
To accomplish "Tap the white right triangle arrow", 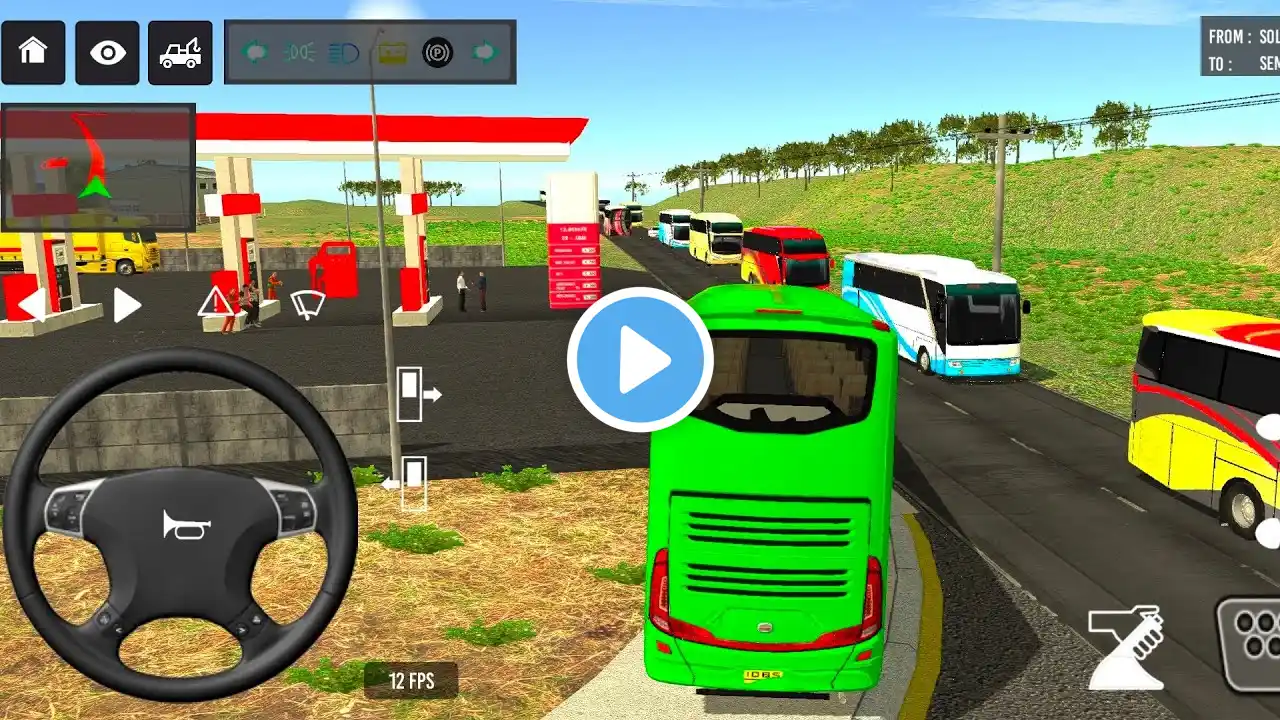I will [x=126, y=305].
